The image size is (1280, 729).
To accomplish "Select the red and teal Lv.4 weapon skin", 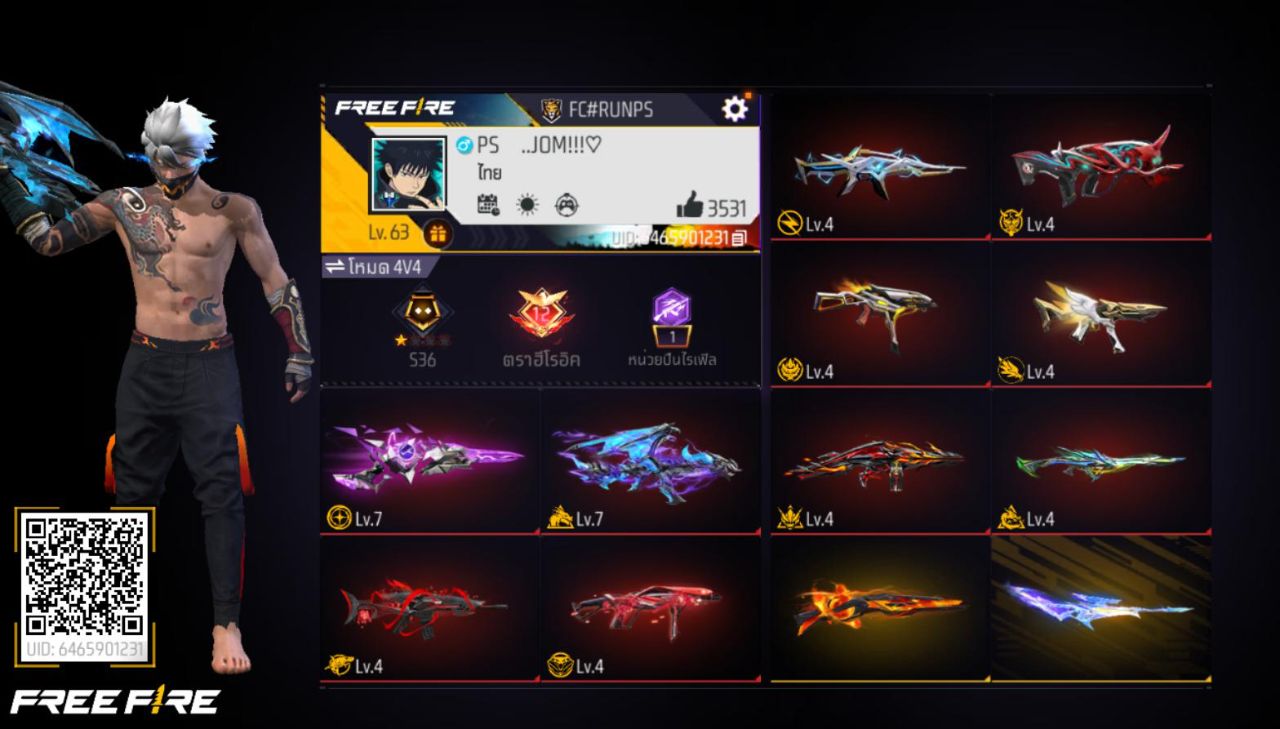I will (1100, 165).
